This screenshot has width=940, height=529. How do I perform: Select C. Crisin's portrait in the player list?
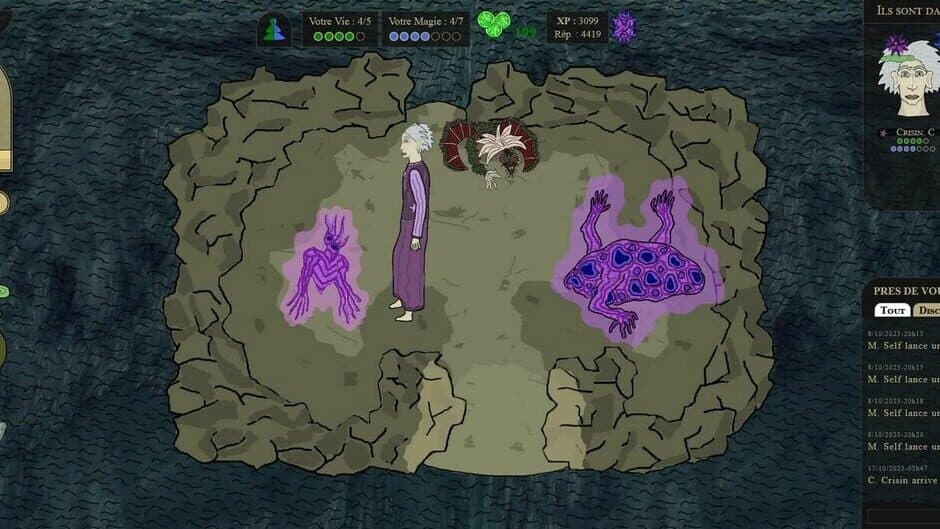click(908, 77)
